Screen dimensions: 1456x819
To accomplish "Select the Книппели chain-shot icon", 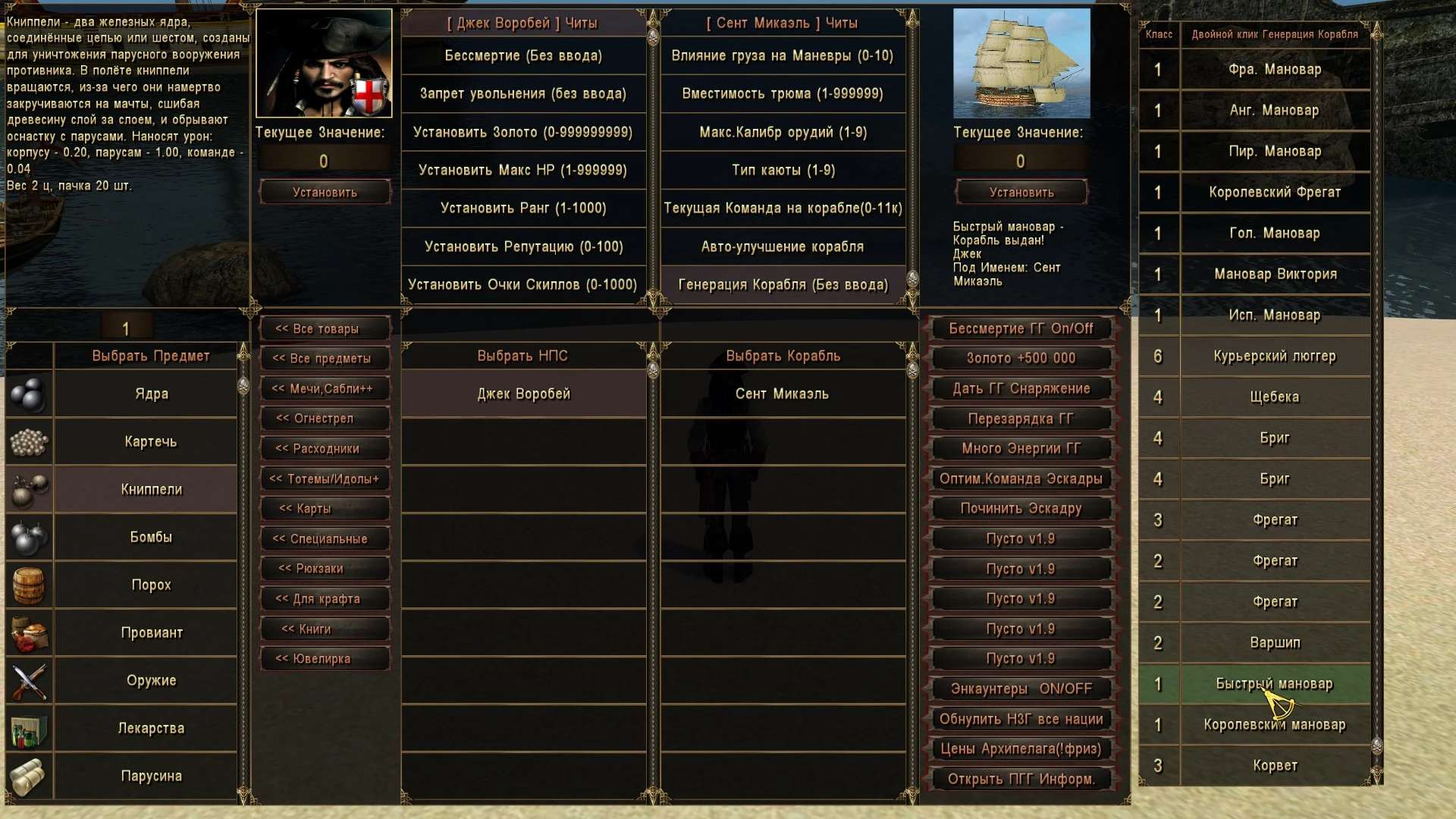I will 30,490.
